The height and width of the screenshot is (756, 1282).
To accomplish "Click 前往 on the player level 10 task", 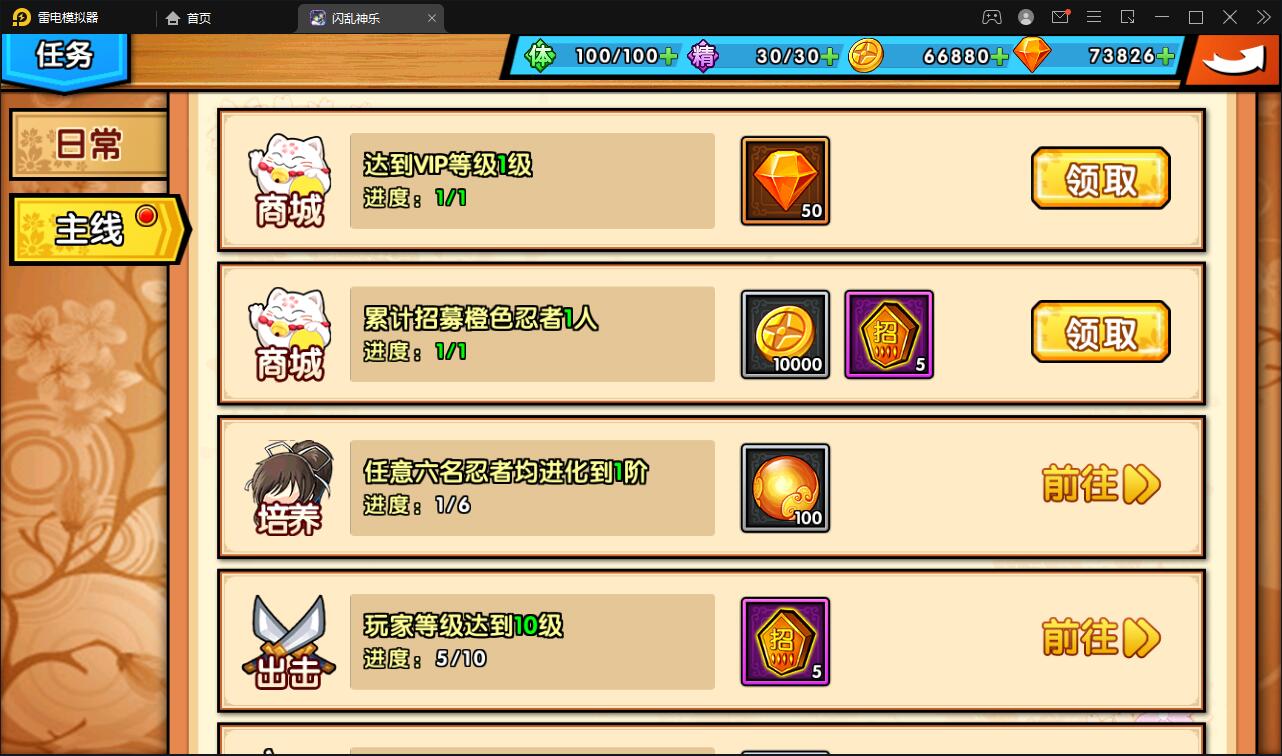I will coord(1100,637).
